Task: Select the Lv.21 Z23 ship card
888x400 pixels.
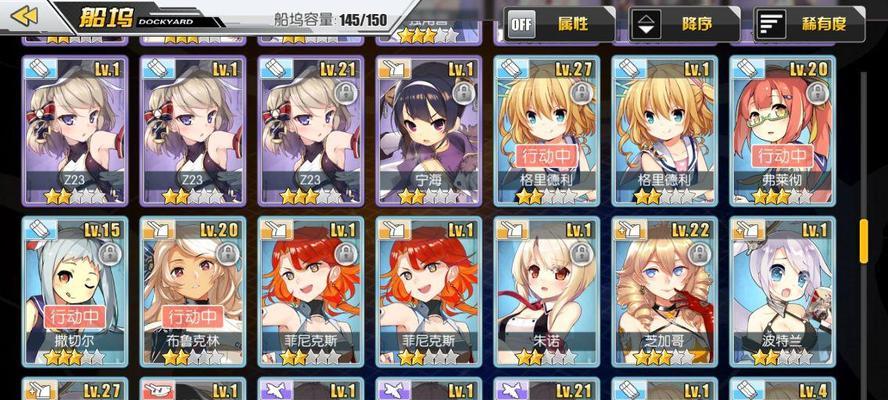Action: (309, 130)
